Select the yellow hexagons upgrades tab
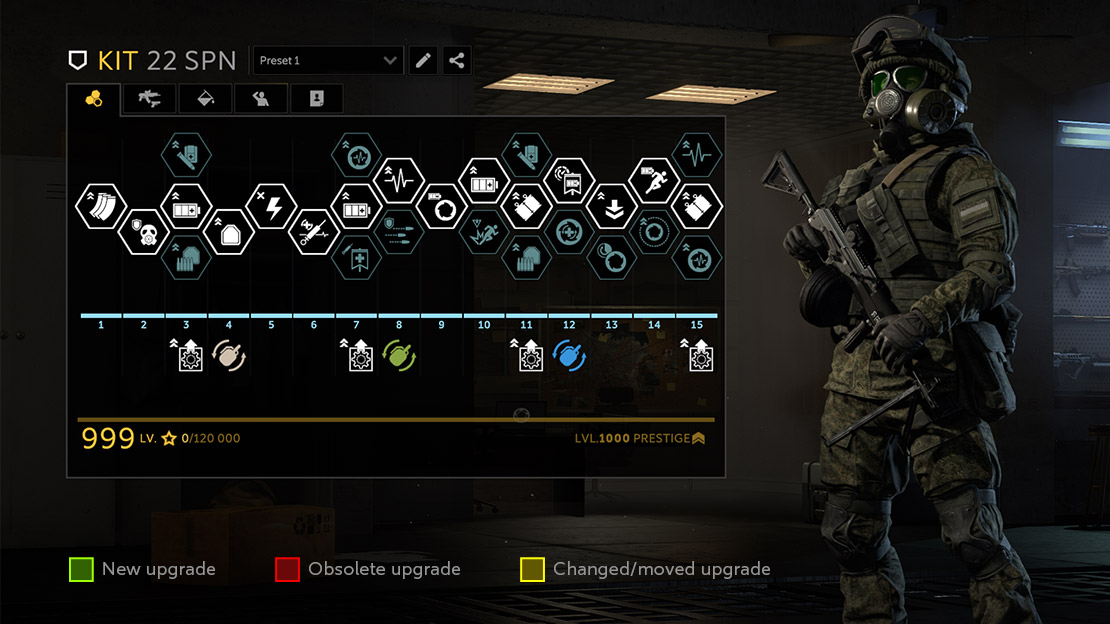Image resolution: width=1110 pixels, height=624 pixels. pos(94,98)
